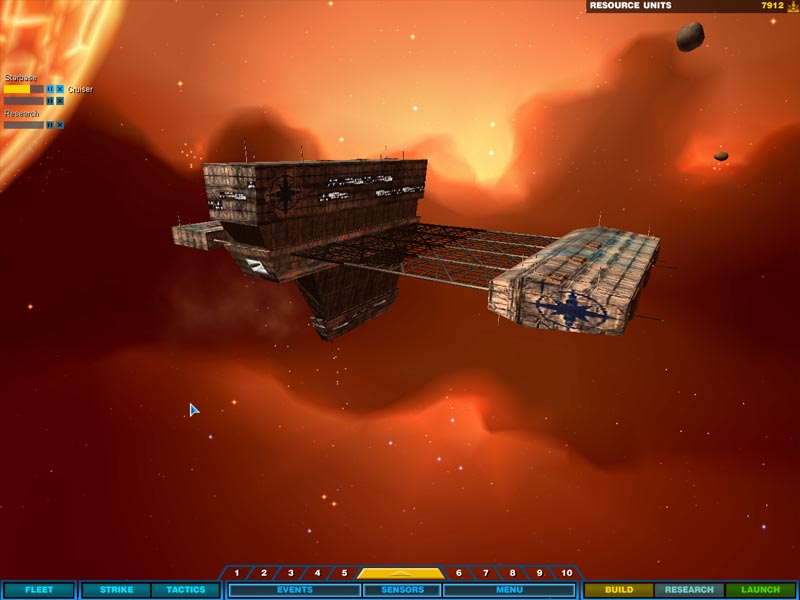Open the game Menu
800x600 pixels.
[509, 590]
